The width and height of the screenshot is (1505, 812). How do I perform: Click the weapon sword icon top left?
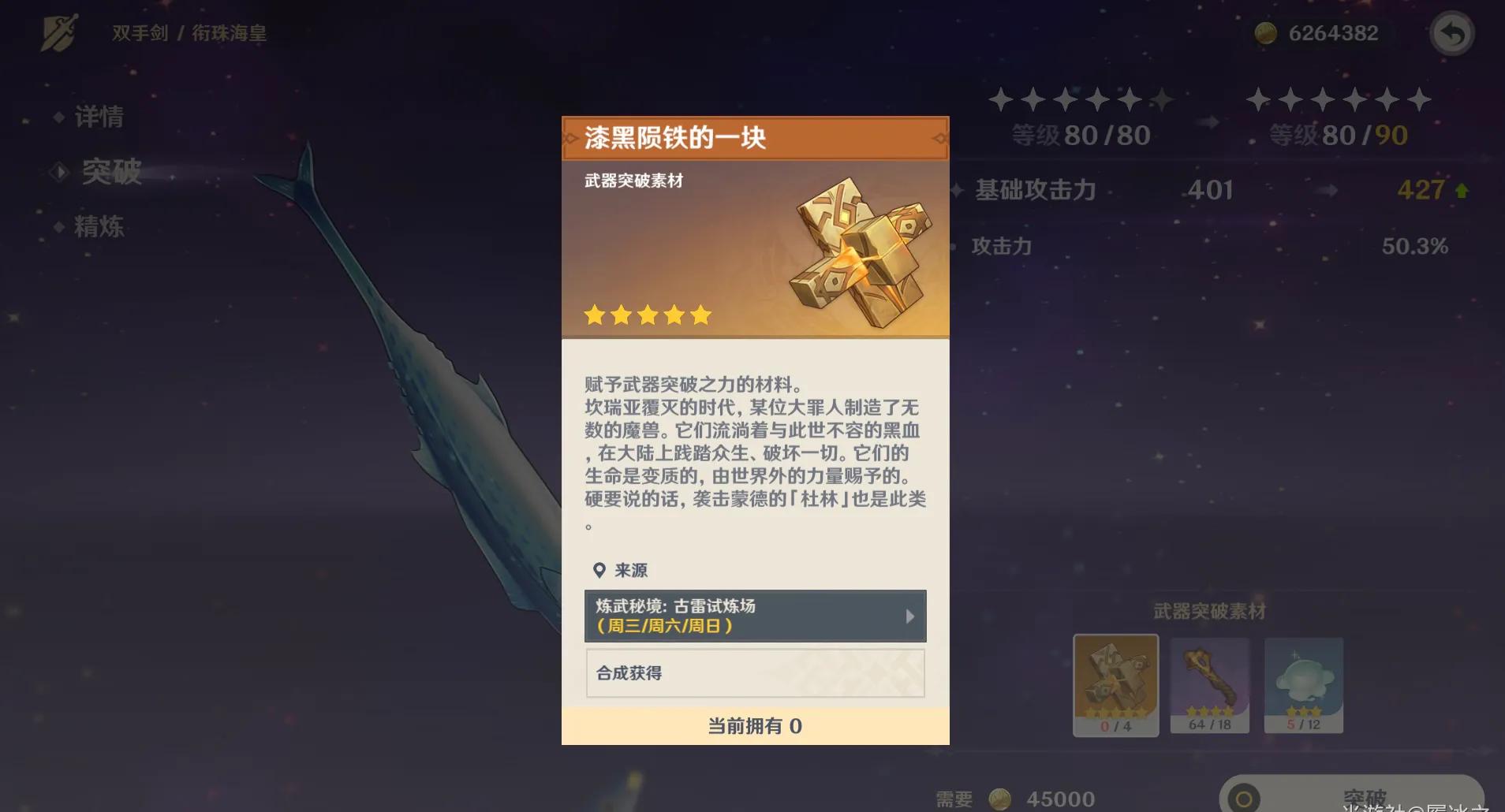[61, 32]
